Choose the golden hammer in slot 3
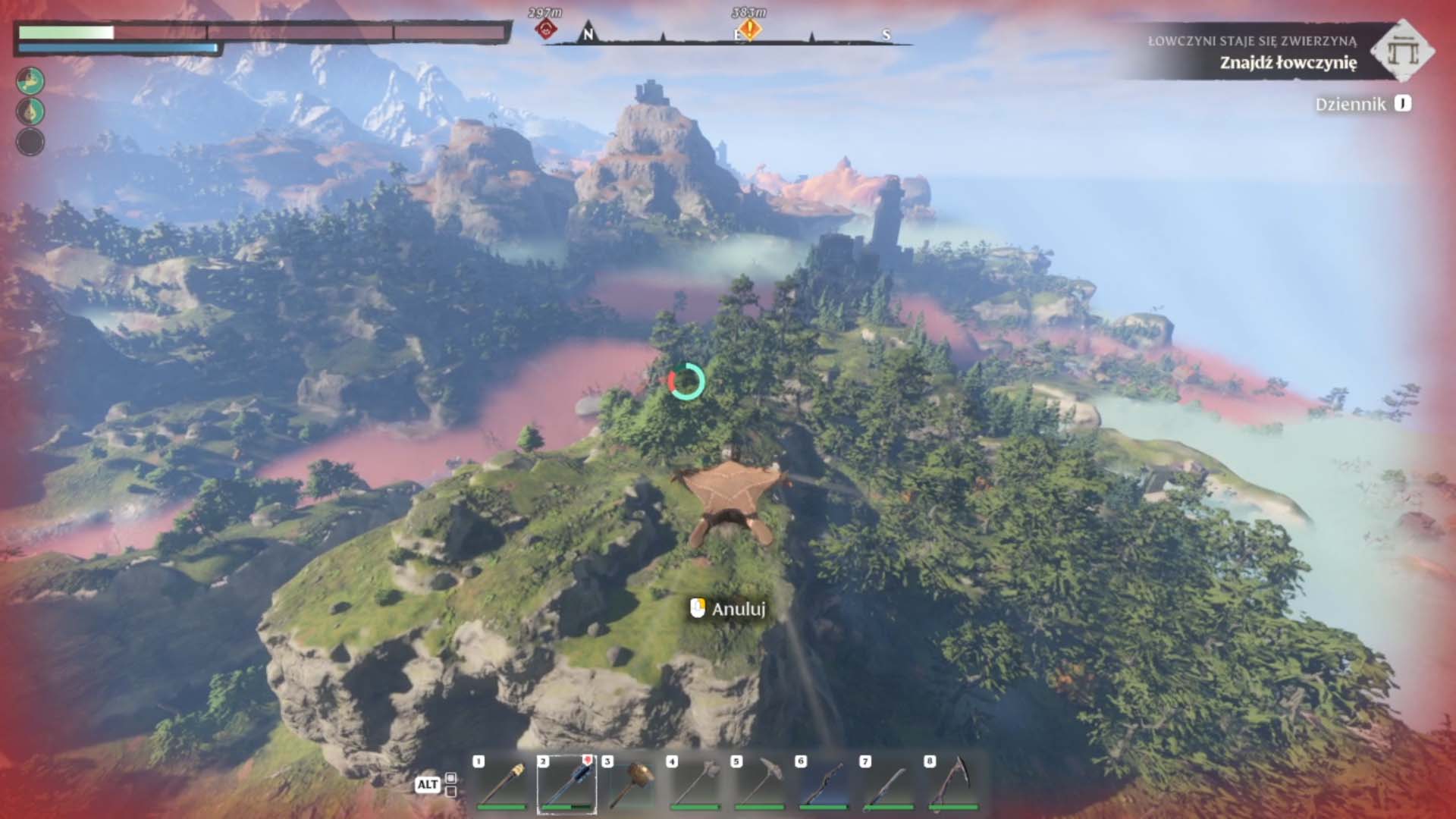The width and height of the screenshot is (1456, 819). pos(631,784)
